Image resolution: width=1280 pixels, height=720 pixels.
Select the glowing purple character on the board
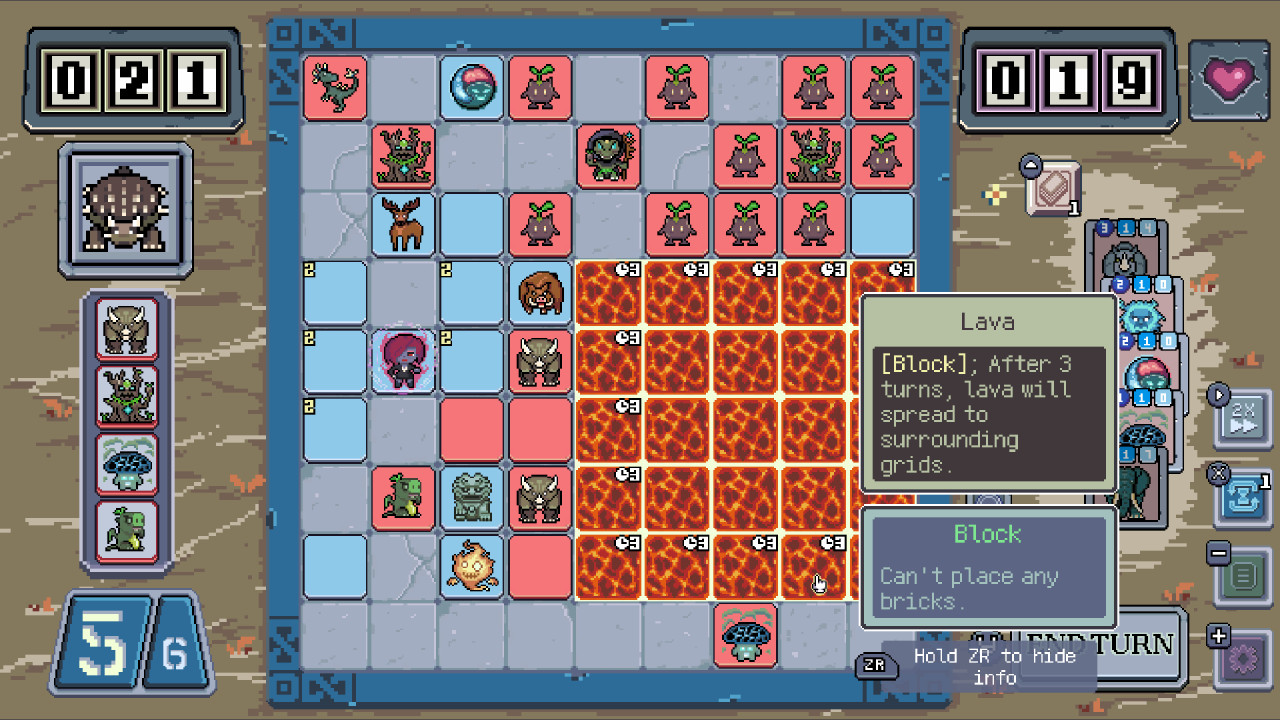coord(403,362)
